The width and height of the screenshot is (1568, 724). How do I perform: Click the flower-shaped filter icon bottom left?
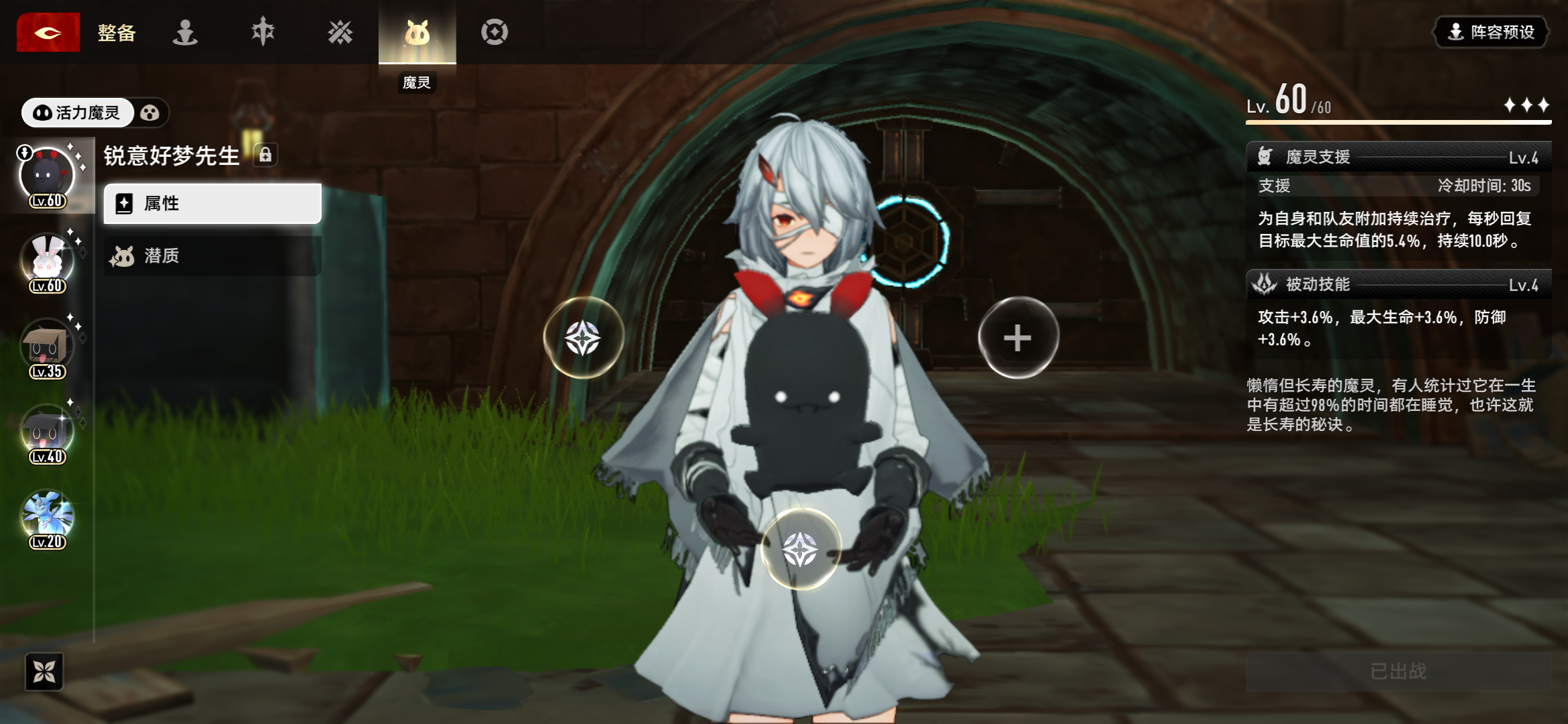[45, 674]
